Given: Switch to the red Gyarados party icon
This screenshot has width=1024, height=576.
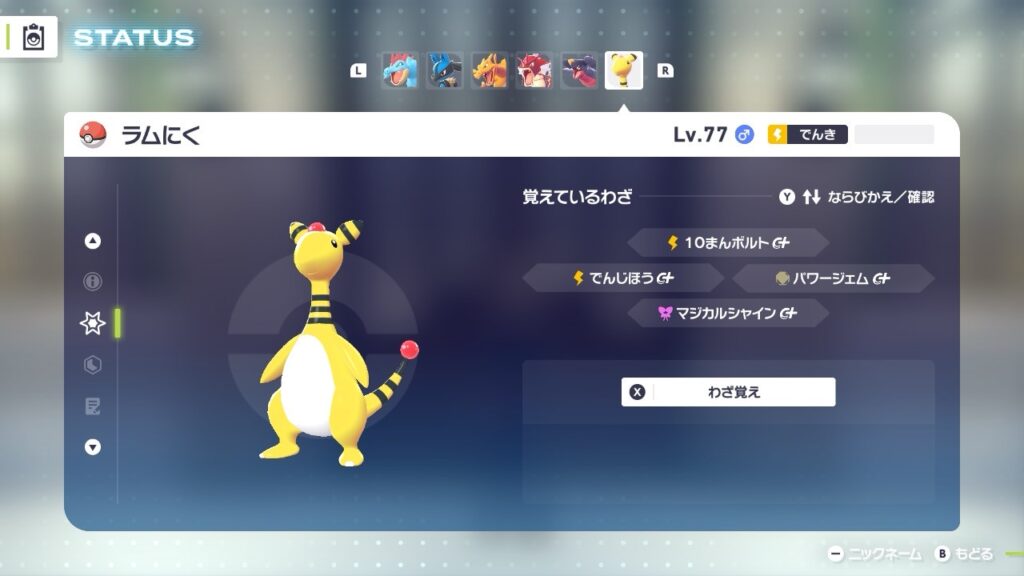Looking at the screenshot, I should tap(534, 71).
